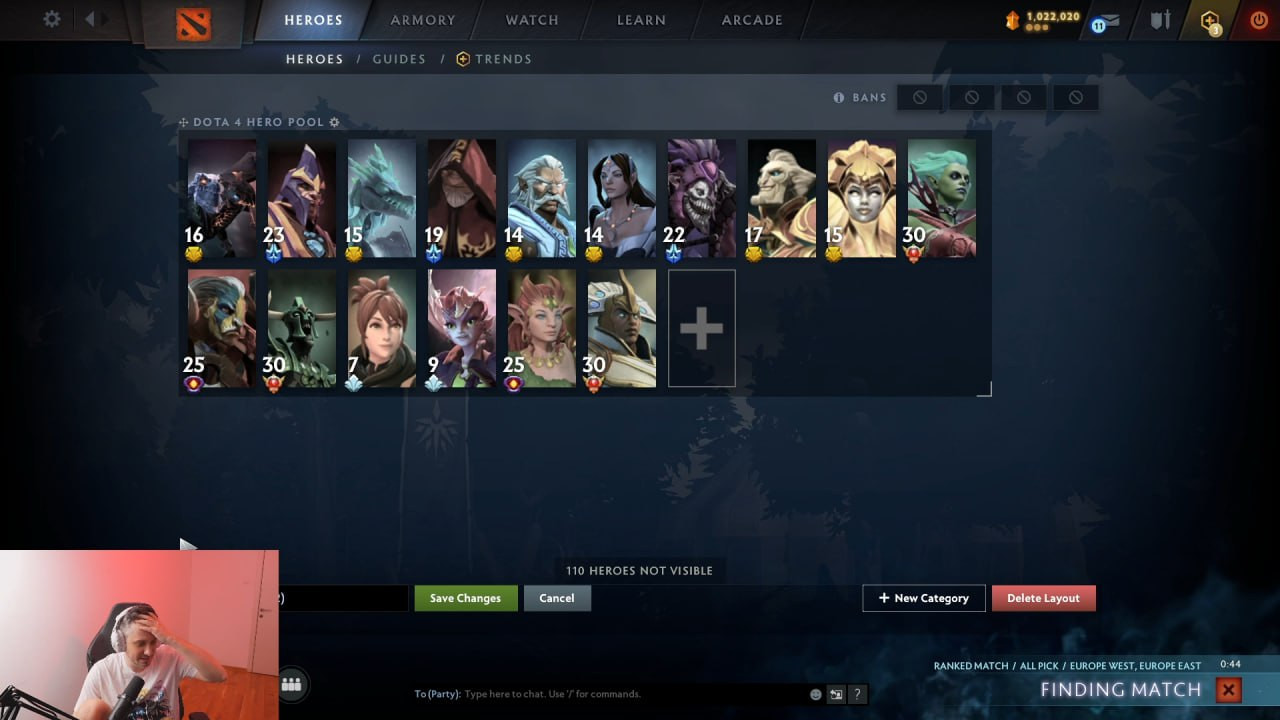Click the red power quit button
The height and width of the screenshot is (720, 1280).
(x=1259, y=20)
